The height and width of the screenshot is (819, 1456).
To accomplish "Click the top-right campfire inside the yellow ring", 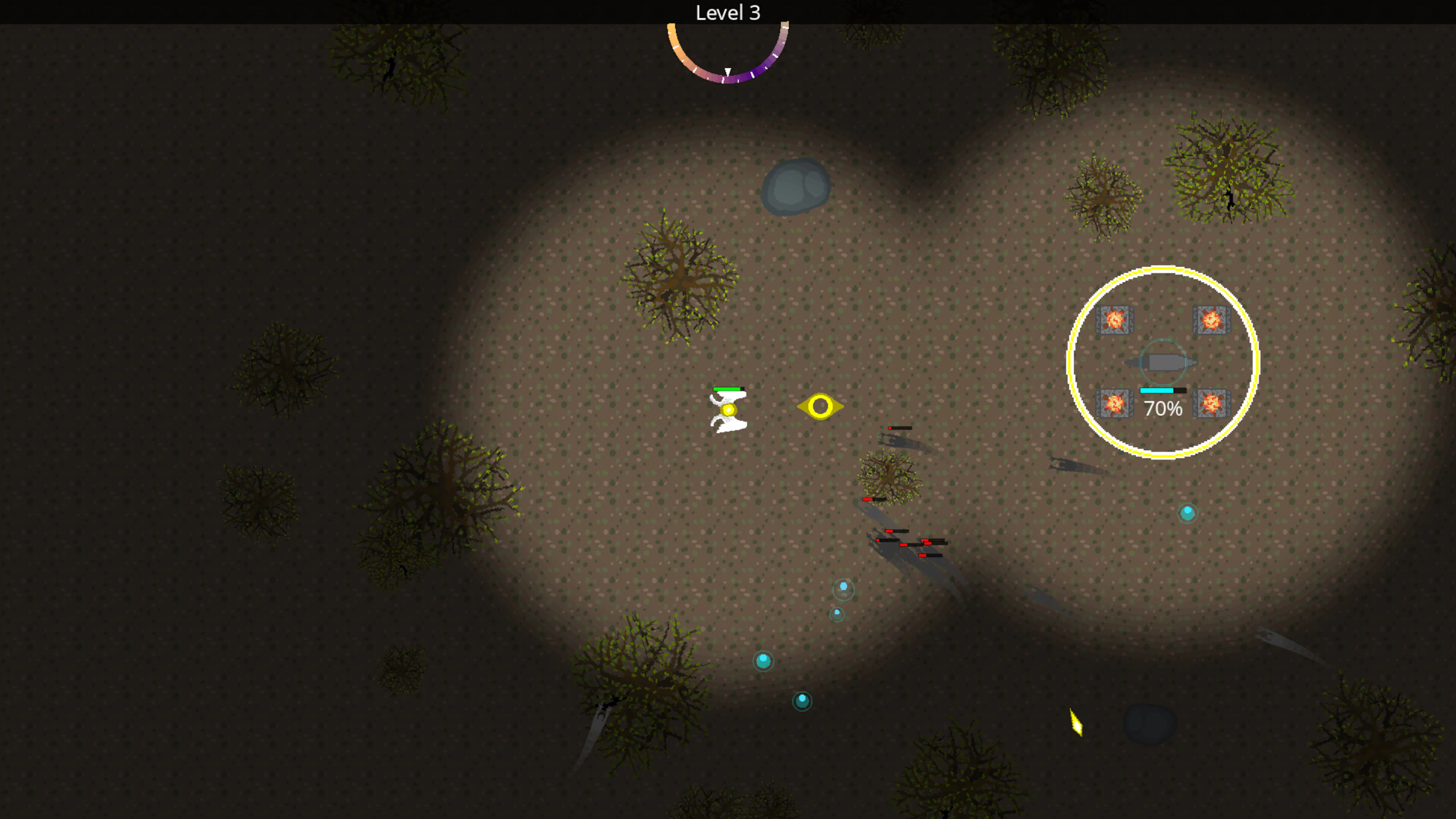I will point(1211,320).
